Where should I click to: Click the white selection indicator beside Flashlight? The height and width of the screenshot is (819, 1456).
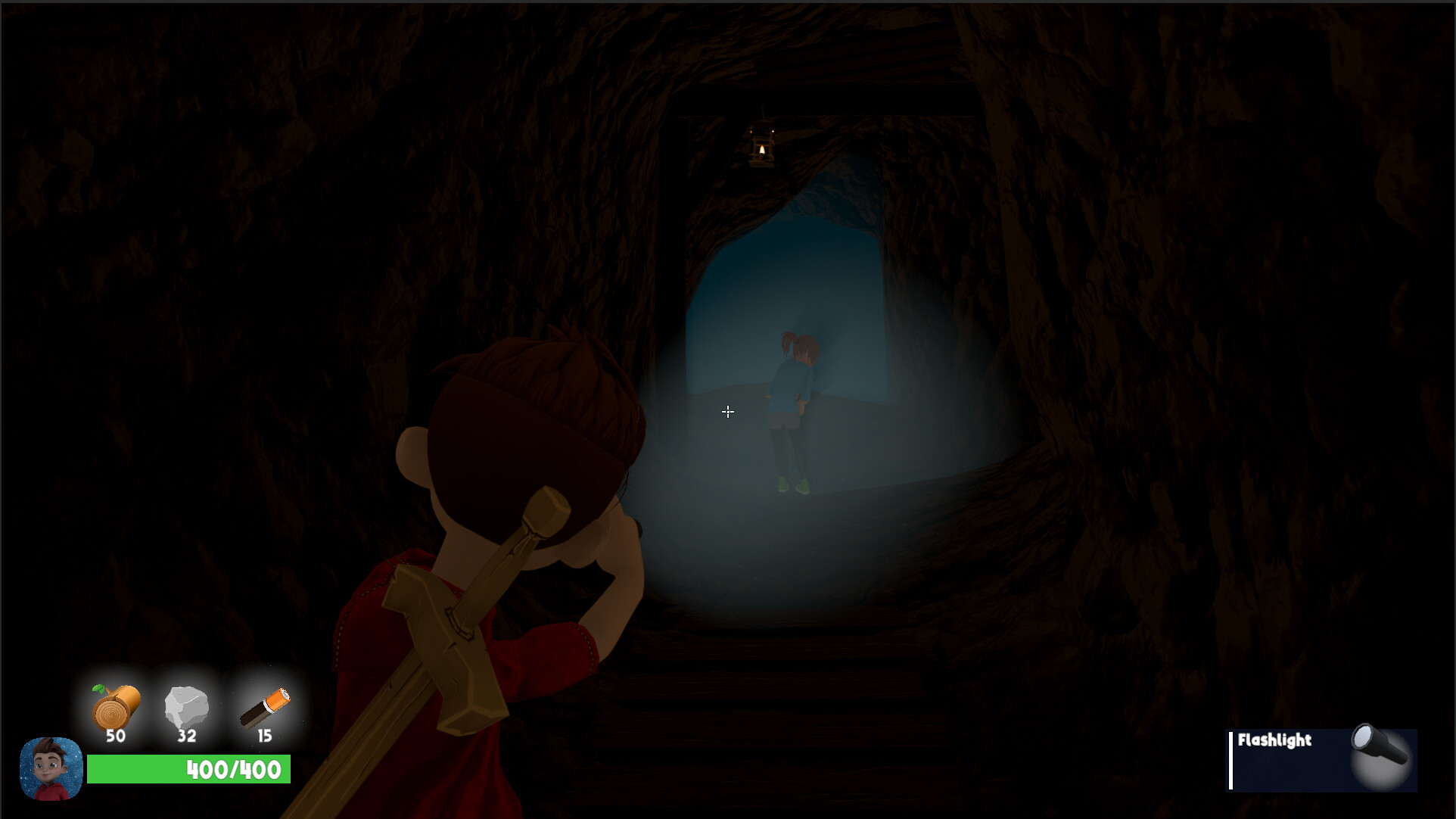pyautogui.click(x=1233, y=759)
